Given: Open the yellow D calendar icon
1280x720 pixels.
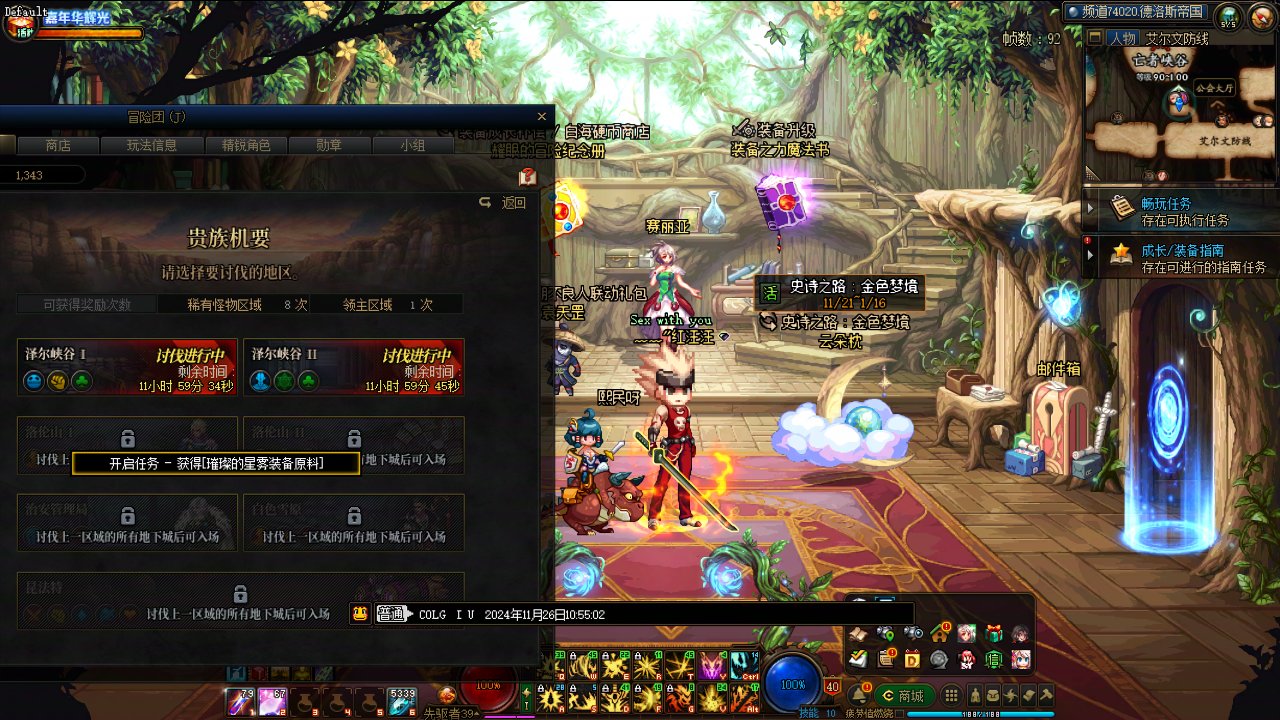Looking at the screenshot, I should coord(912,659).
